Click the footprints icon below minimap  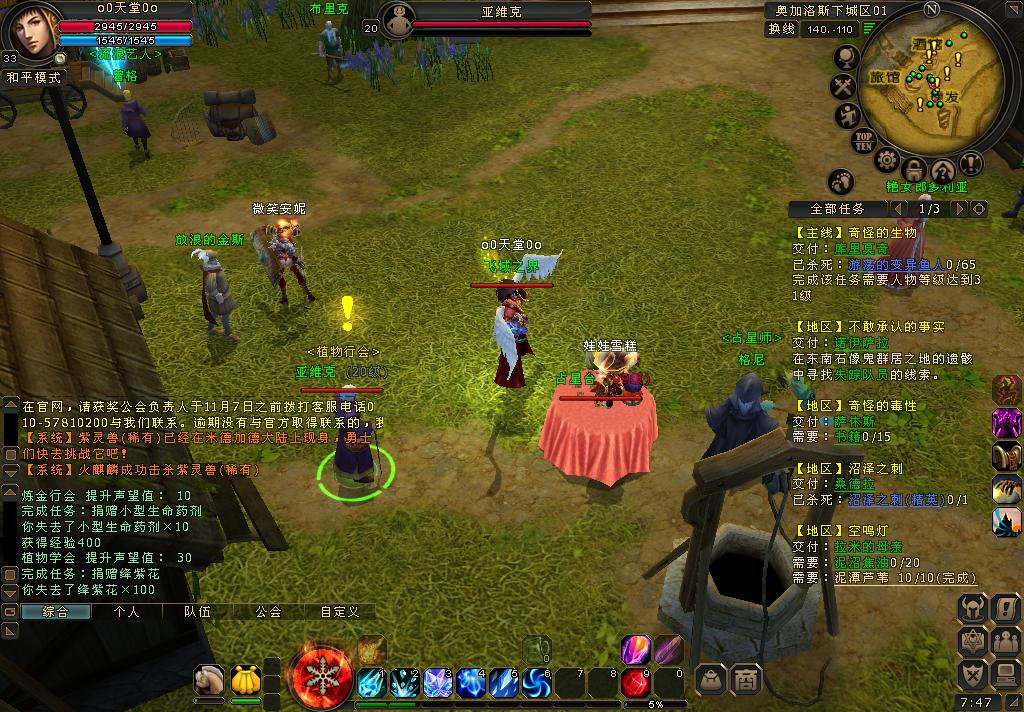click(x=841, y=182)
